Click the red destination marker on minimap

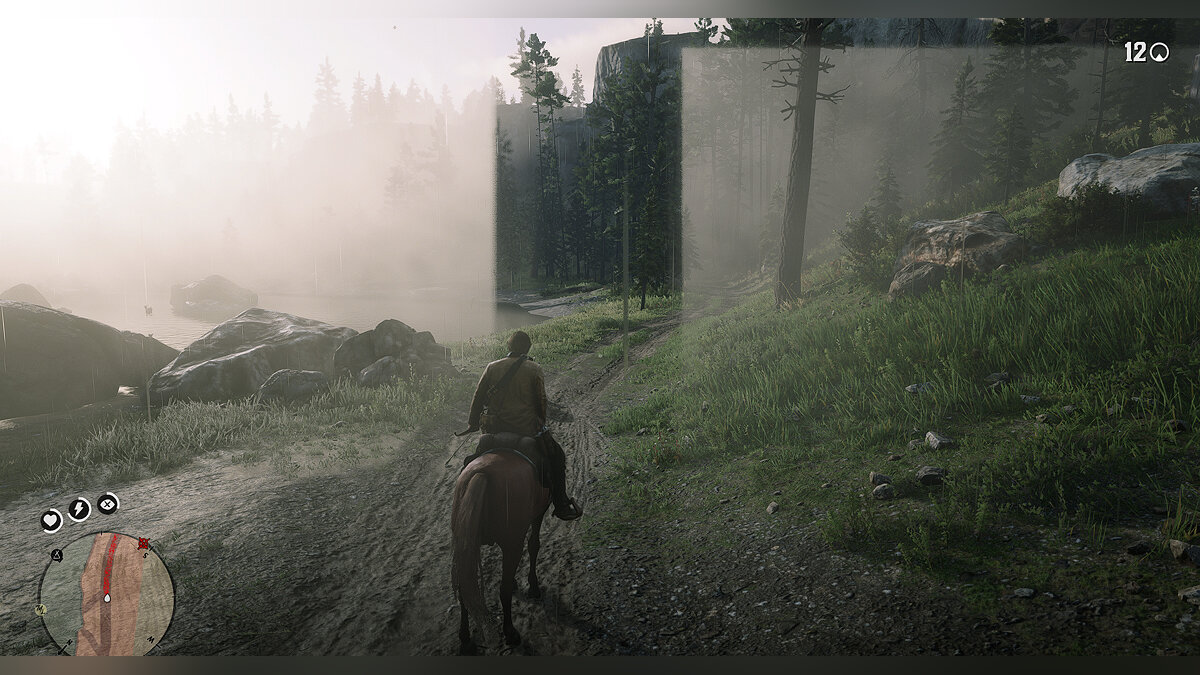coord(143,544)
